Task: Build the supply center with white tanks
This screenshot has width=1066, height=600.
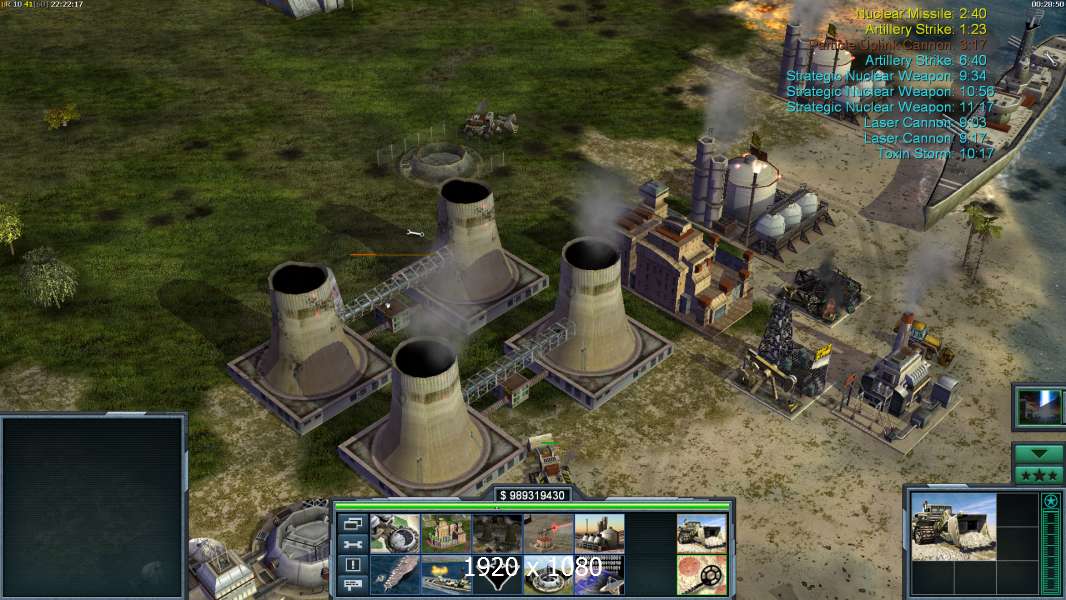Action: [599, 534]
